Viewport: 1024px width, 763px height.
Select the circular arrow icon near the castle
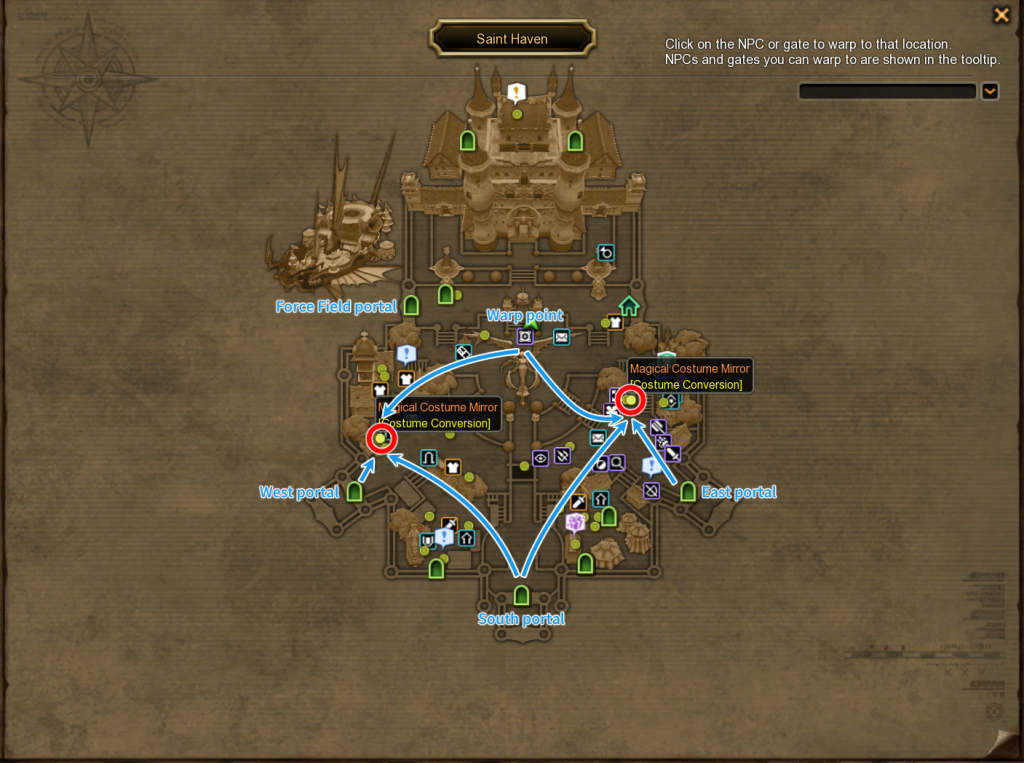coord(605,253)
